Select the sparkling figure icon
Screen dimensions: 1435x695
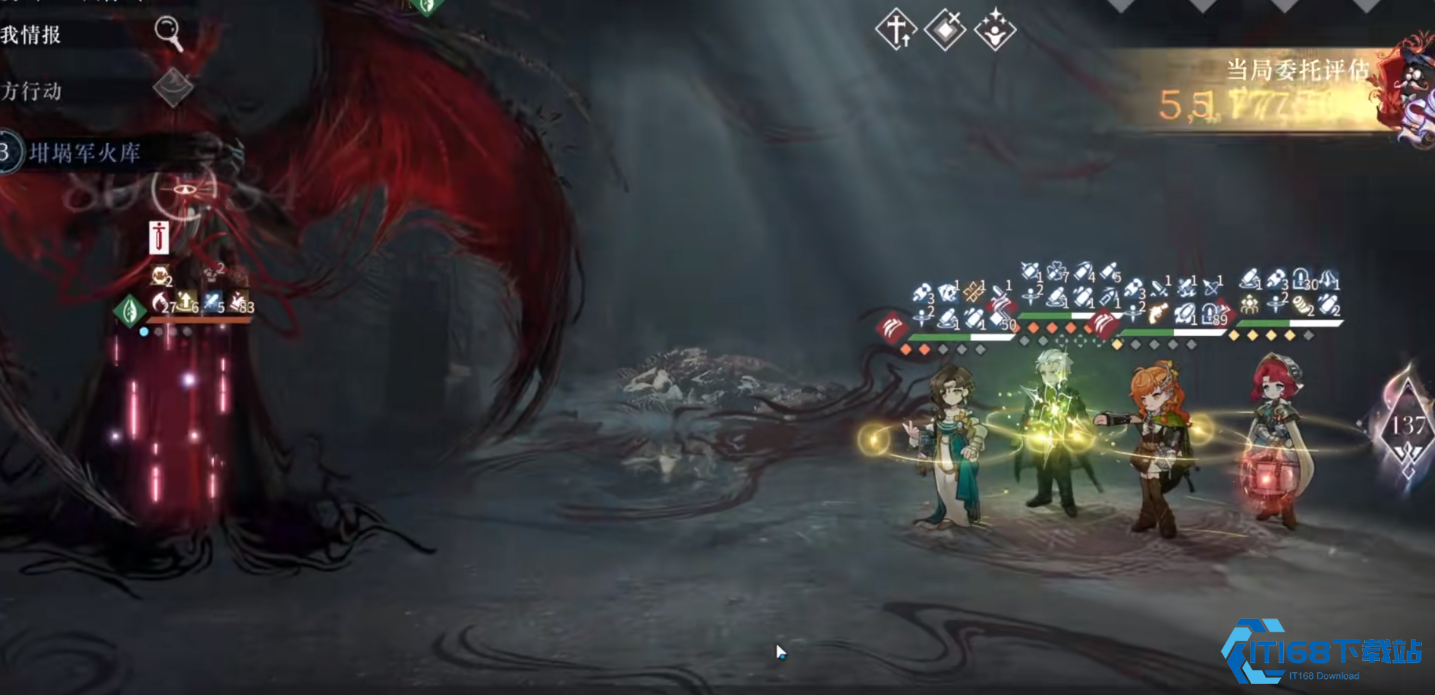click(x=995, y=30)
